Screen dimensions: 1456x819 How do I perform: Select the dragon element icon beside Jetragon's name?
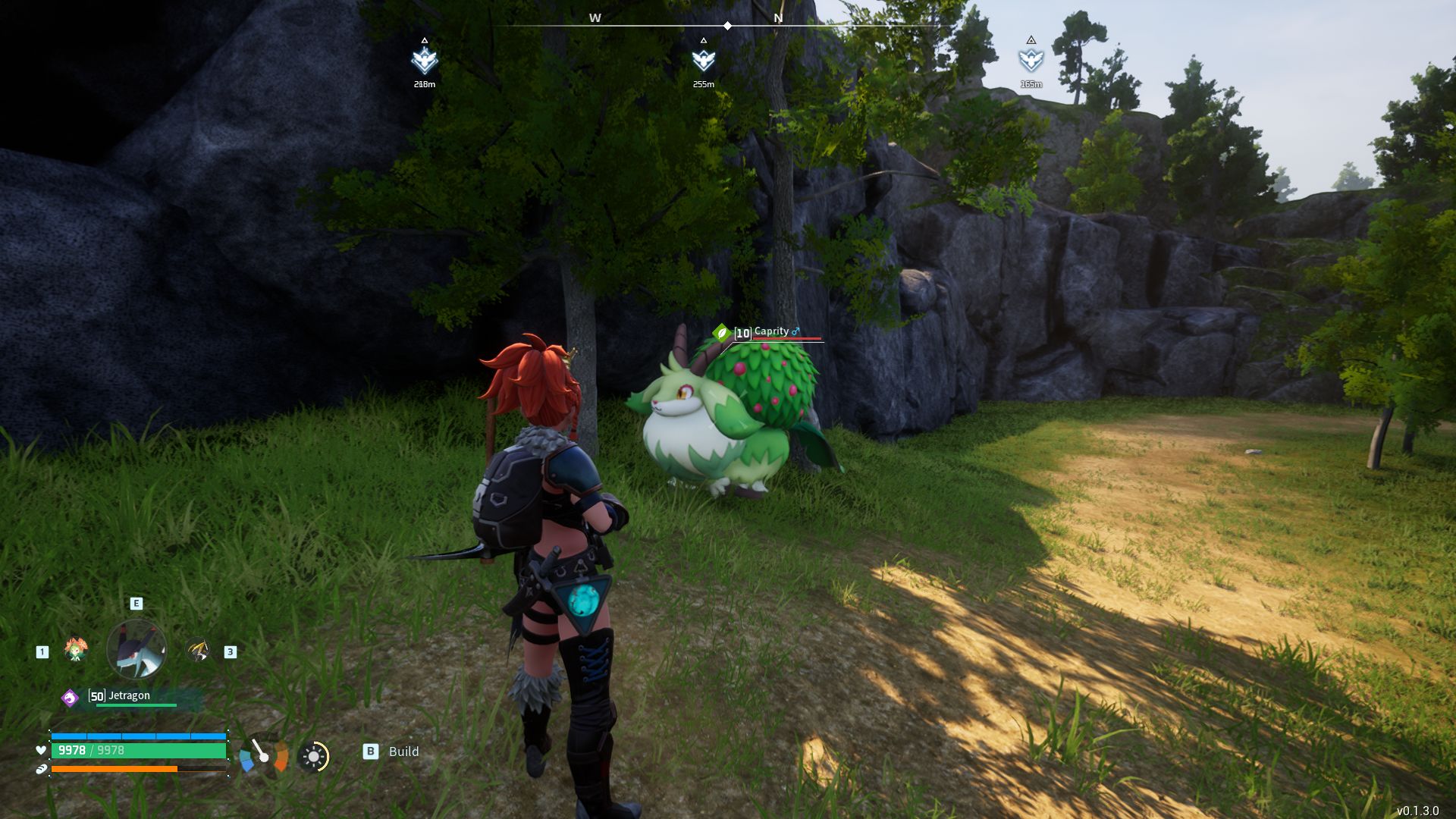(x=69, y=698)
